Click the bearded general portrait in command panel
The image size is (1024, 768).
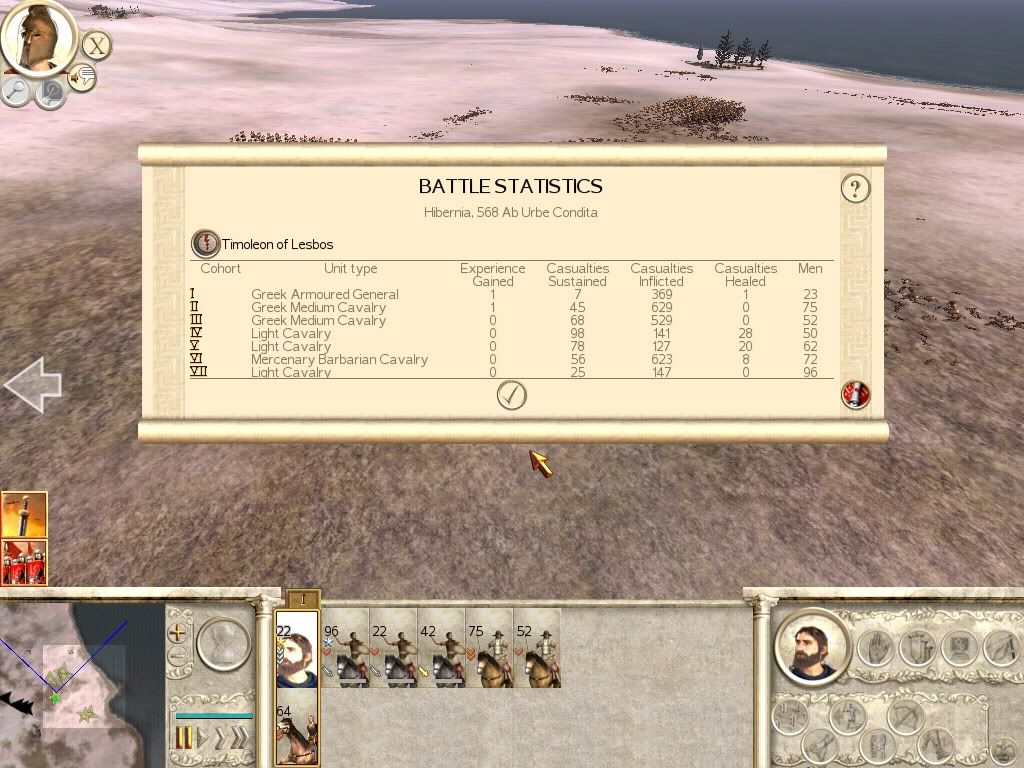pyautogui.click(x=810, y=646)
